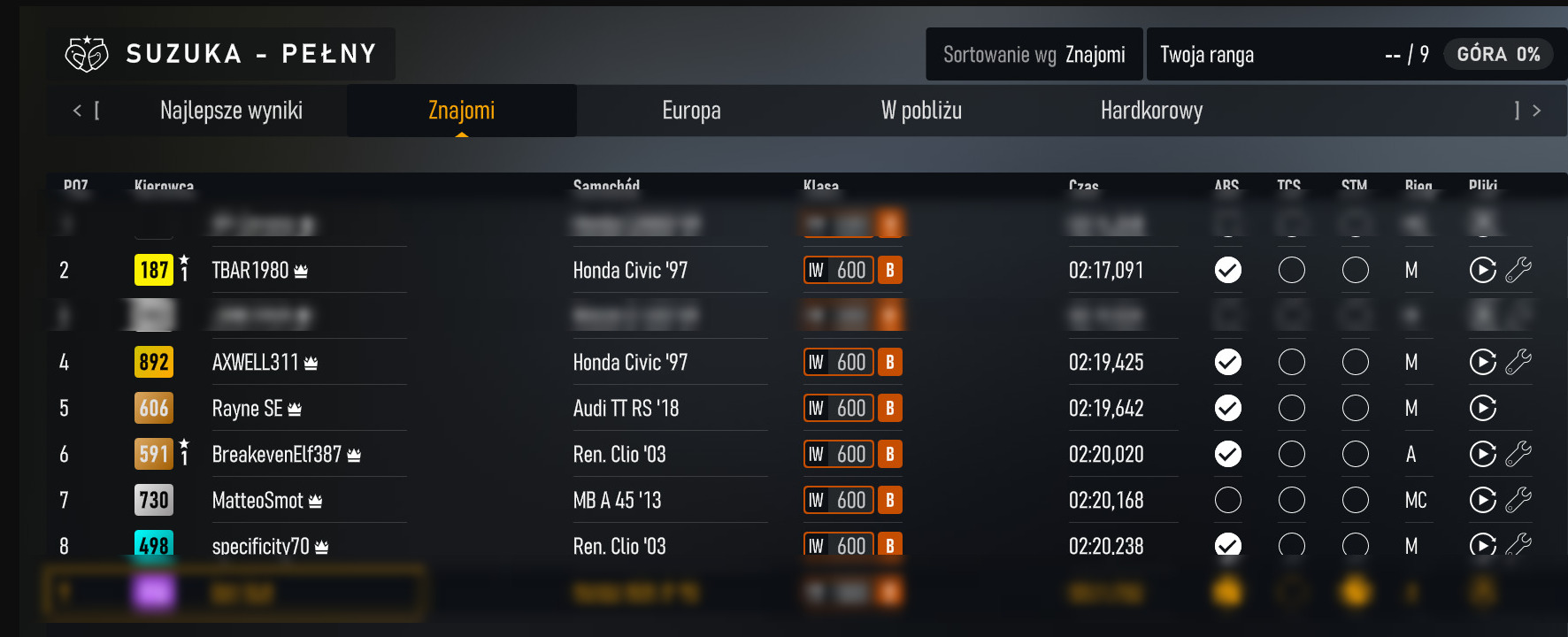Viewport: 1568px width, 637px height.
Task: Click TBAR1980's yellow rank badge 187
Action: 154,270
